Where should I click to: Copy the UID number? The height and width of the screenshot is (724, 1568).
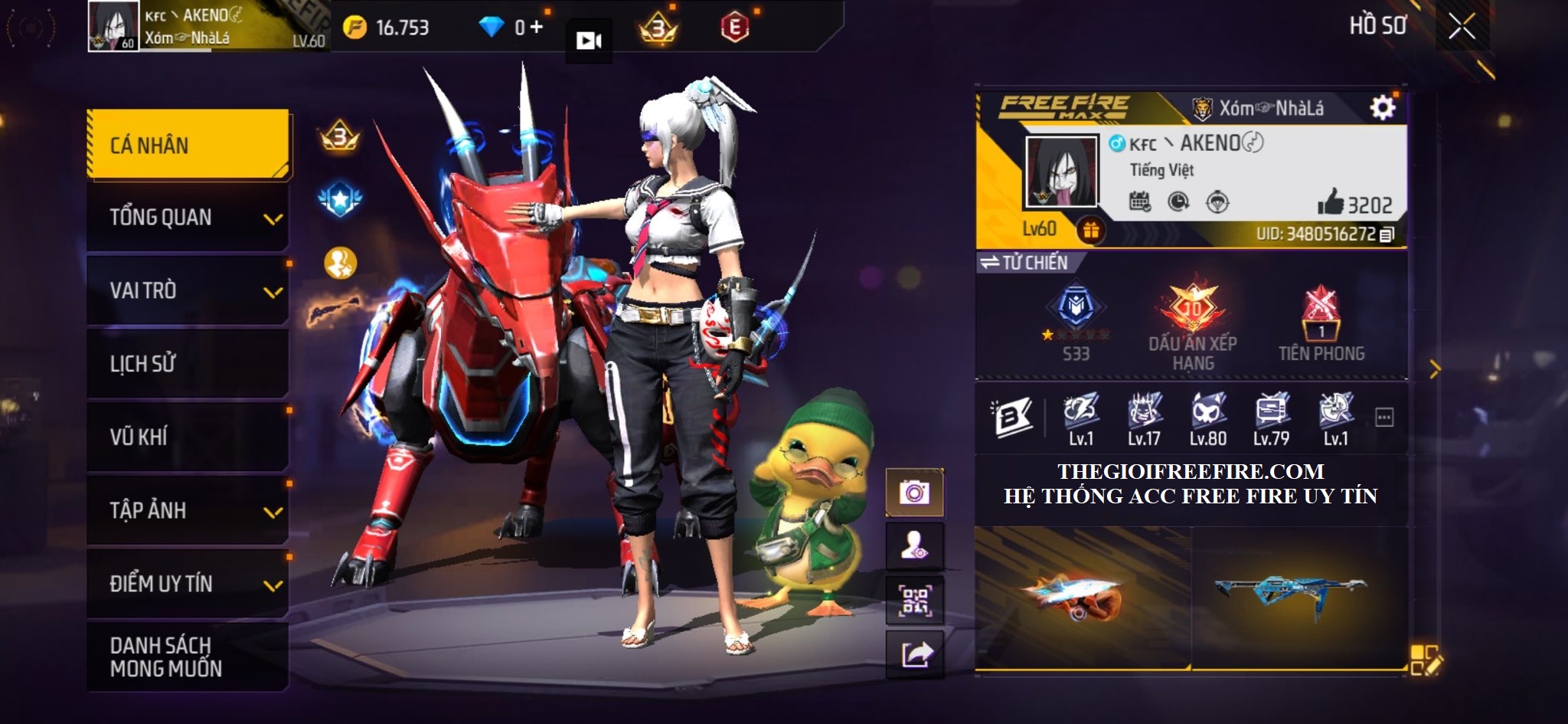pos(1387,234)
